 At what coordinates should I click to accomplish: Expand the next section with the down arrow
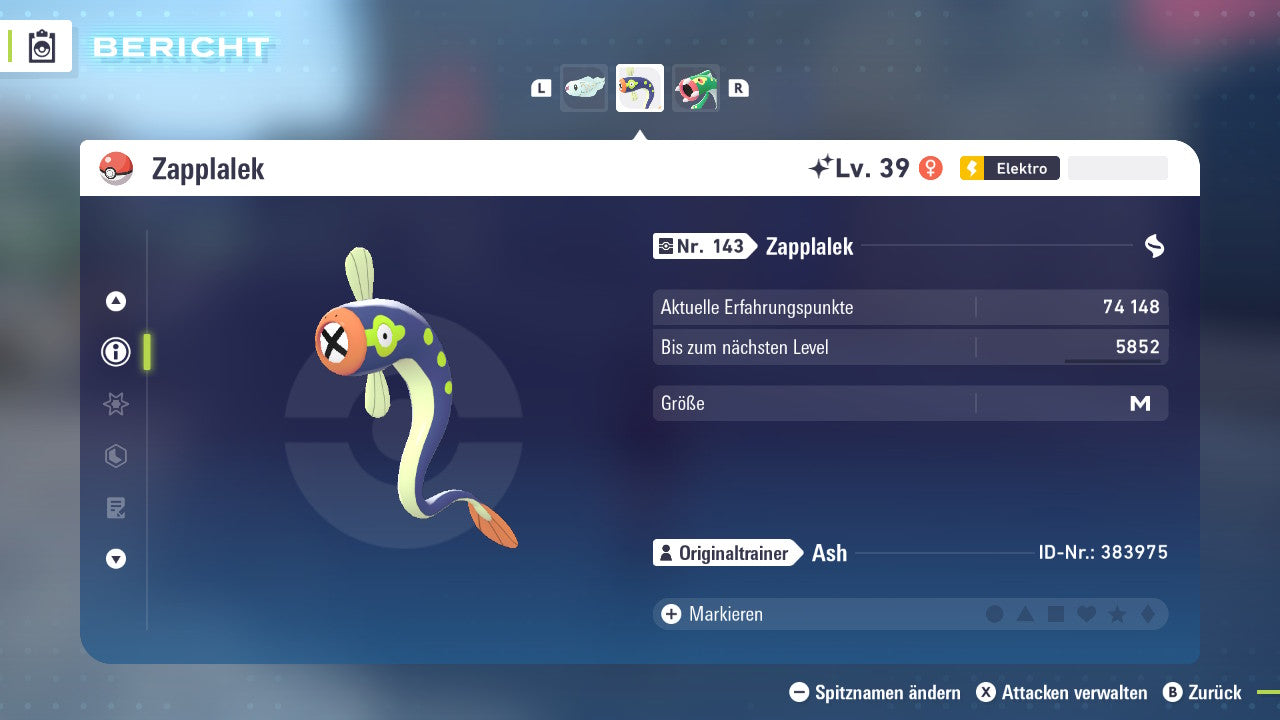tap(115, 560)
